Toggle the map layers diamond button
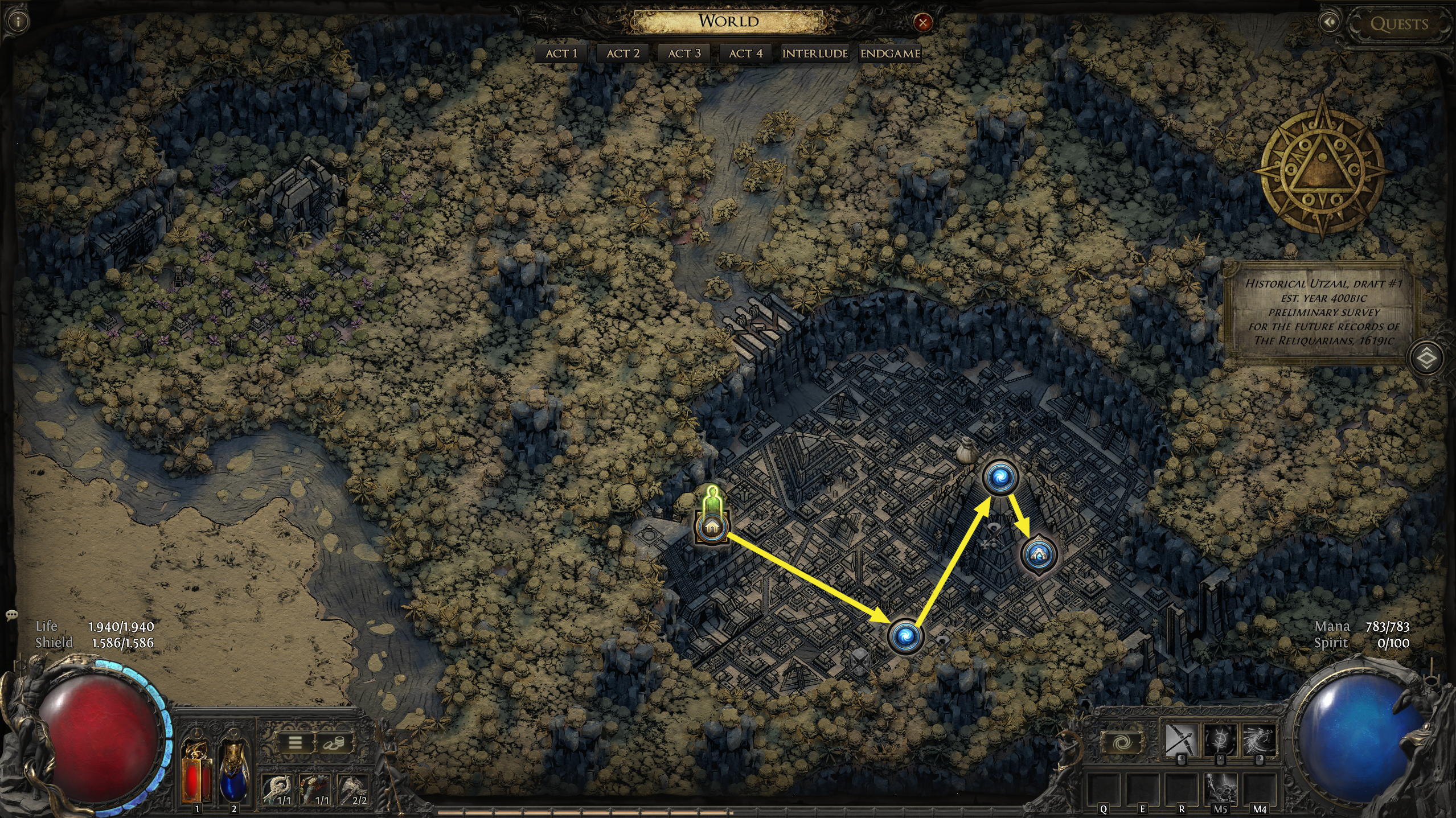Screen dimensions: 1456x818 (1426, 359)
